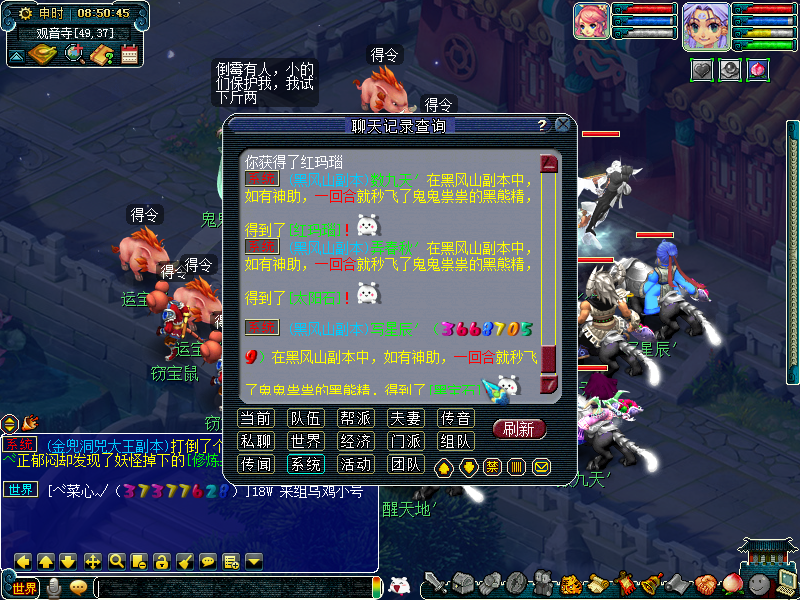
Task: Open the calendar icon in top-left panel
Action: pyautogui.click(x=129, y=55)
